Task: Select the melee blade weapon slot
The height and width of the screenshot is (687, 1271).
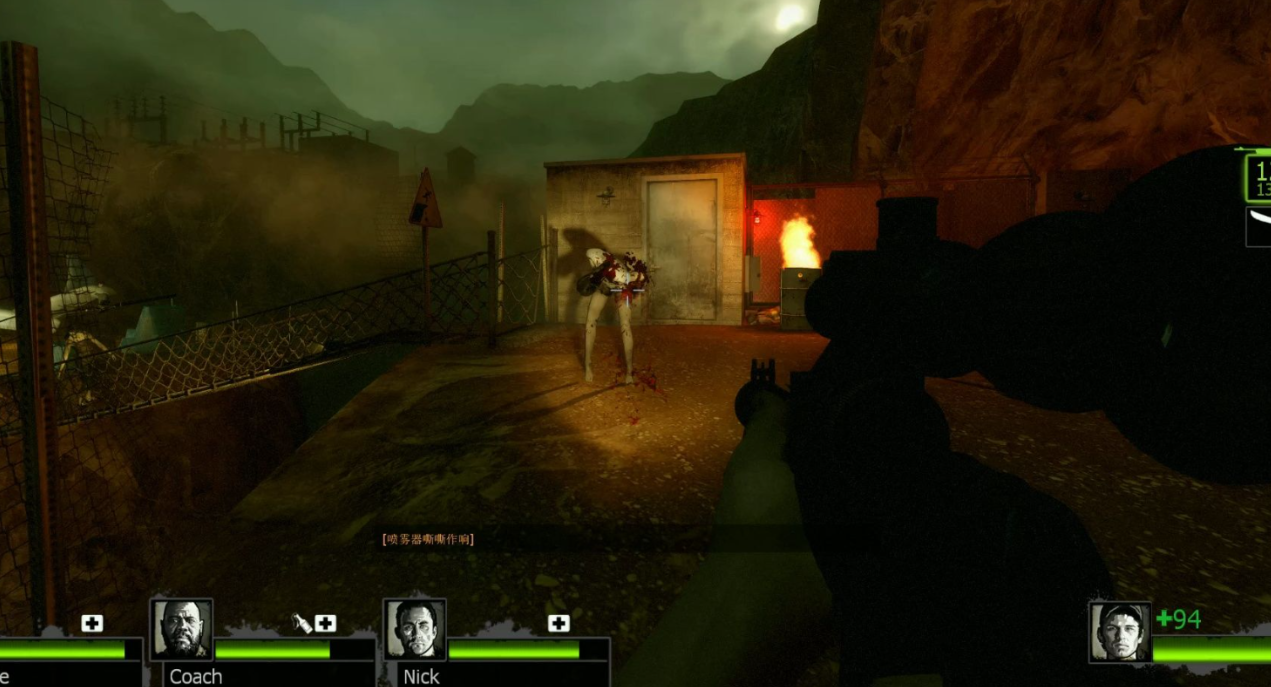Action: (1258, 227)
